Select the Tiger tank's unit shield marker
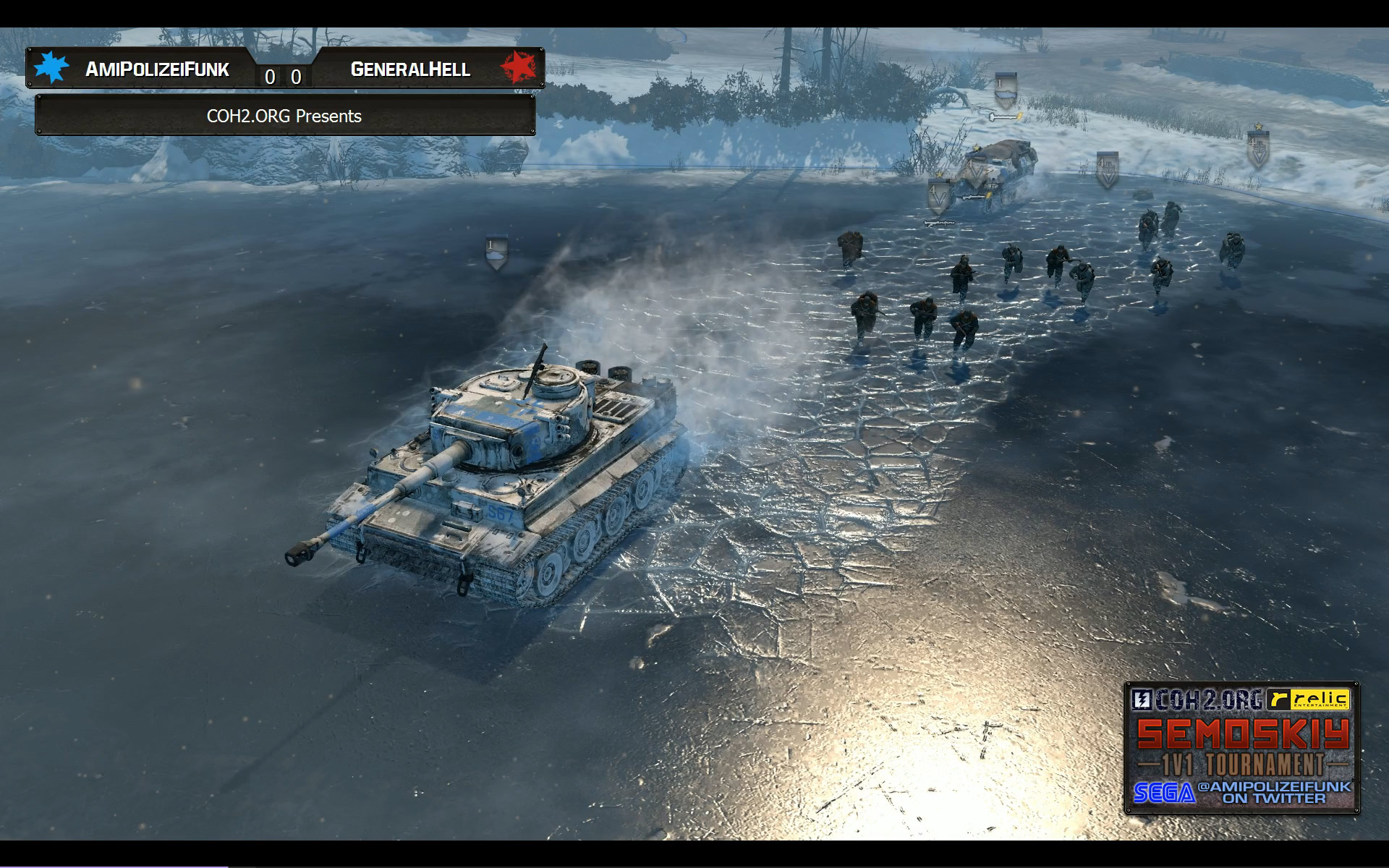This screenshot has width=1389, height=868. click(x=496, y=252)
